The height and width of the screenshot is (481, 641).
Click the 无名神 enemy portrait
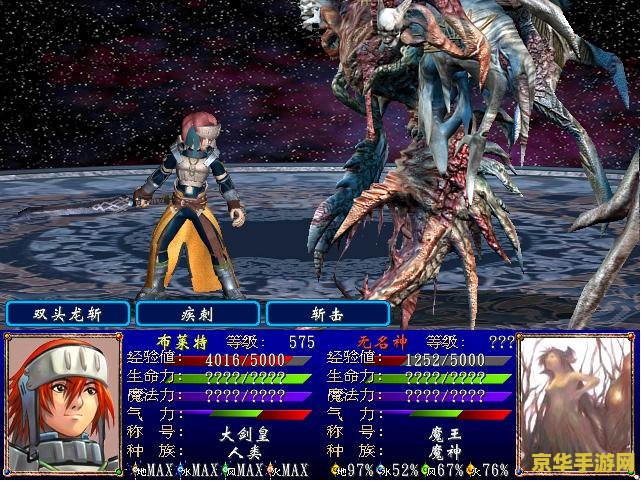(577, 403)
